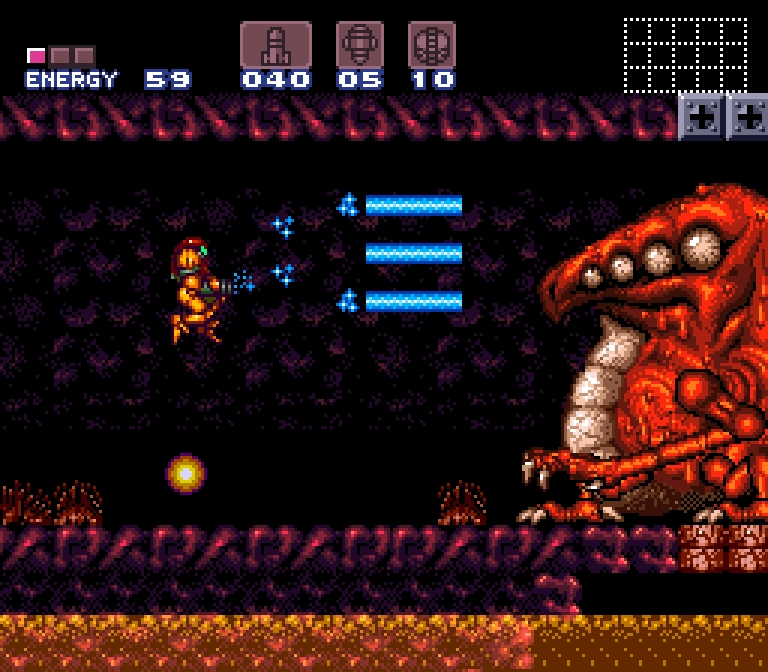This screenshot has height=672, width=768.
Task: Click the dotted grid minimap
Action: point(685,55)
